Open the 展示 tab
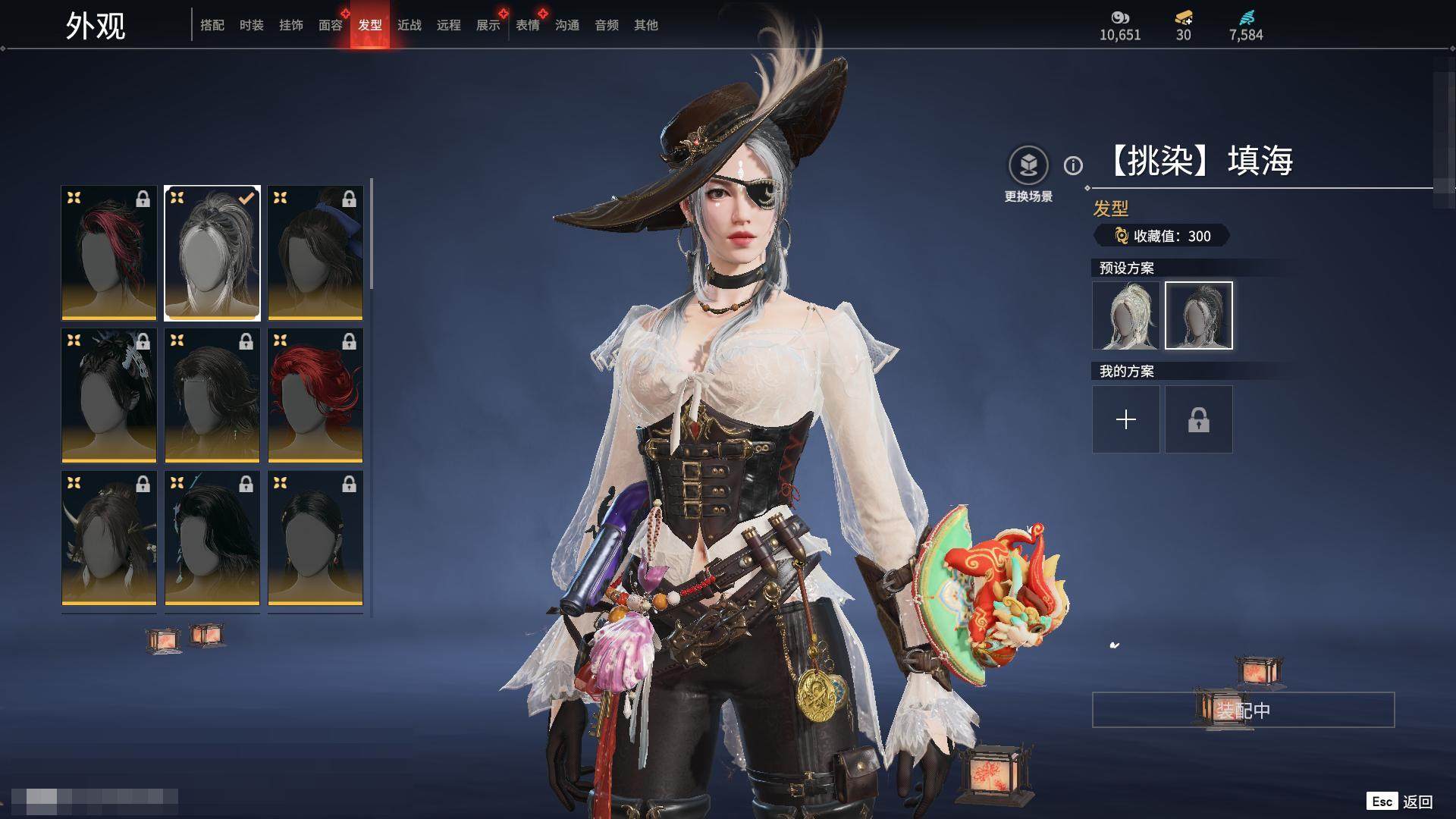Screen dimensions: 1456x819 pos(488,25)
